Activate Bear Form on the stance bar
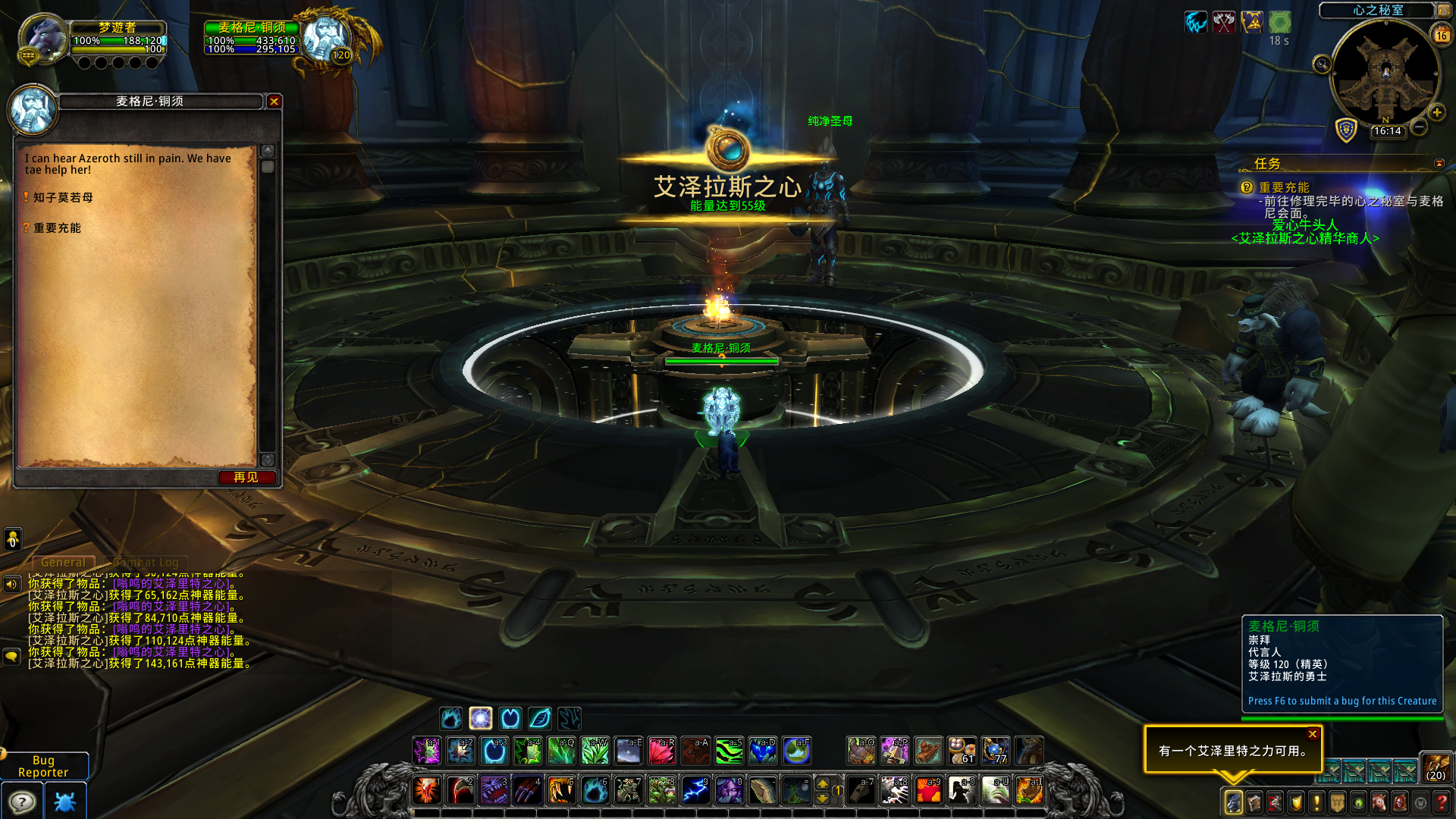The width and height of the screenshot is (1456, 819). (x=450, y=718)
